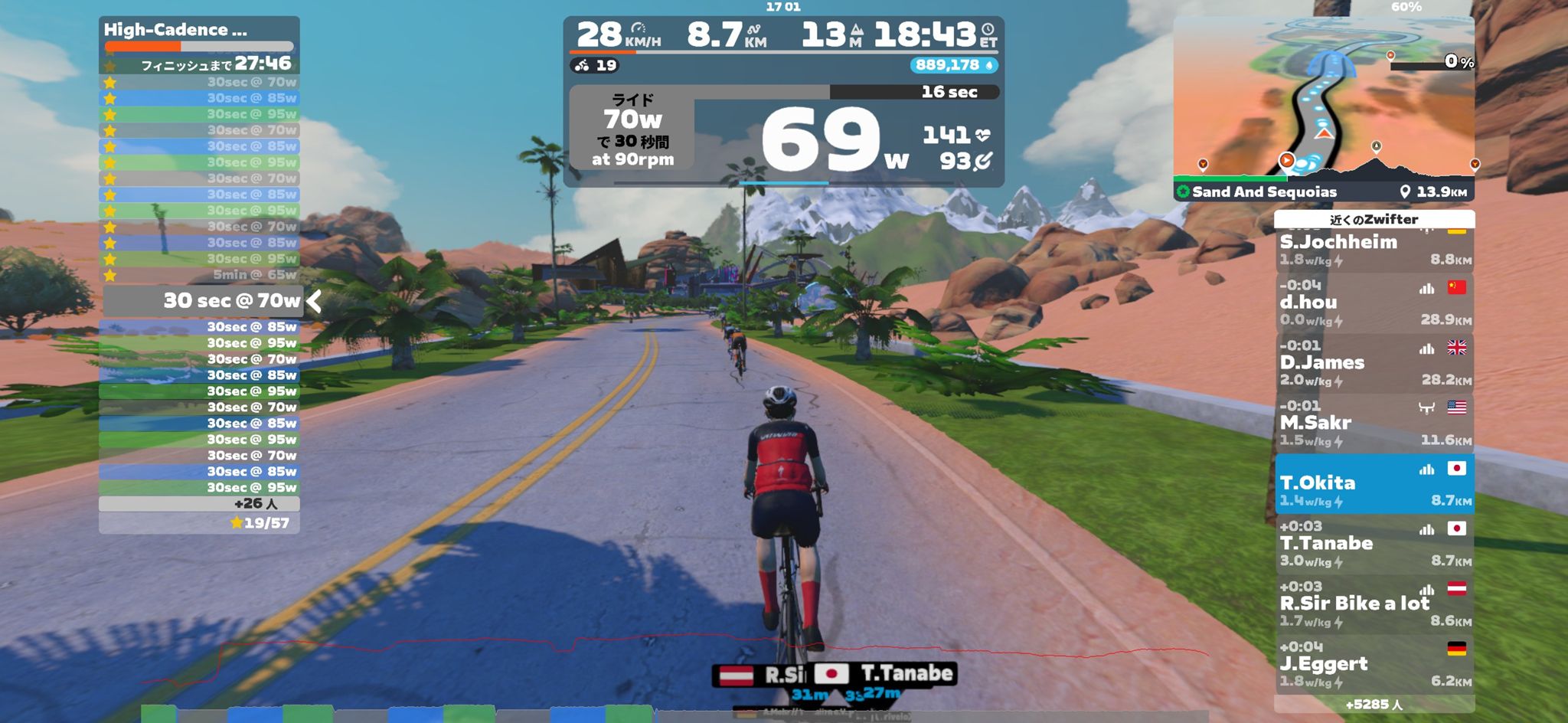Click the Sand And Sequoias route label
The height and width of the screenshot is (723, 1568).
click(x=1263, y=192)
